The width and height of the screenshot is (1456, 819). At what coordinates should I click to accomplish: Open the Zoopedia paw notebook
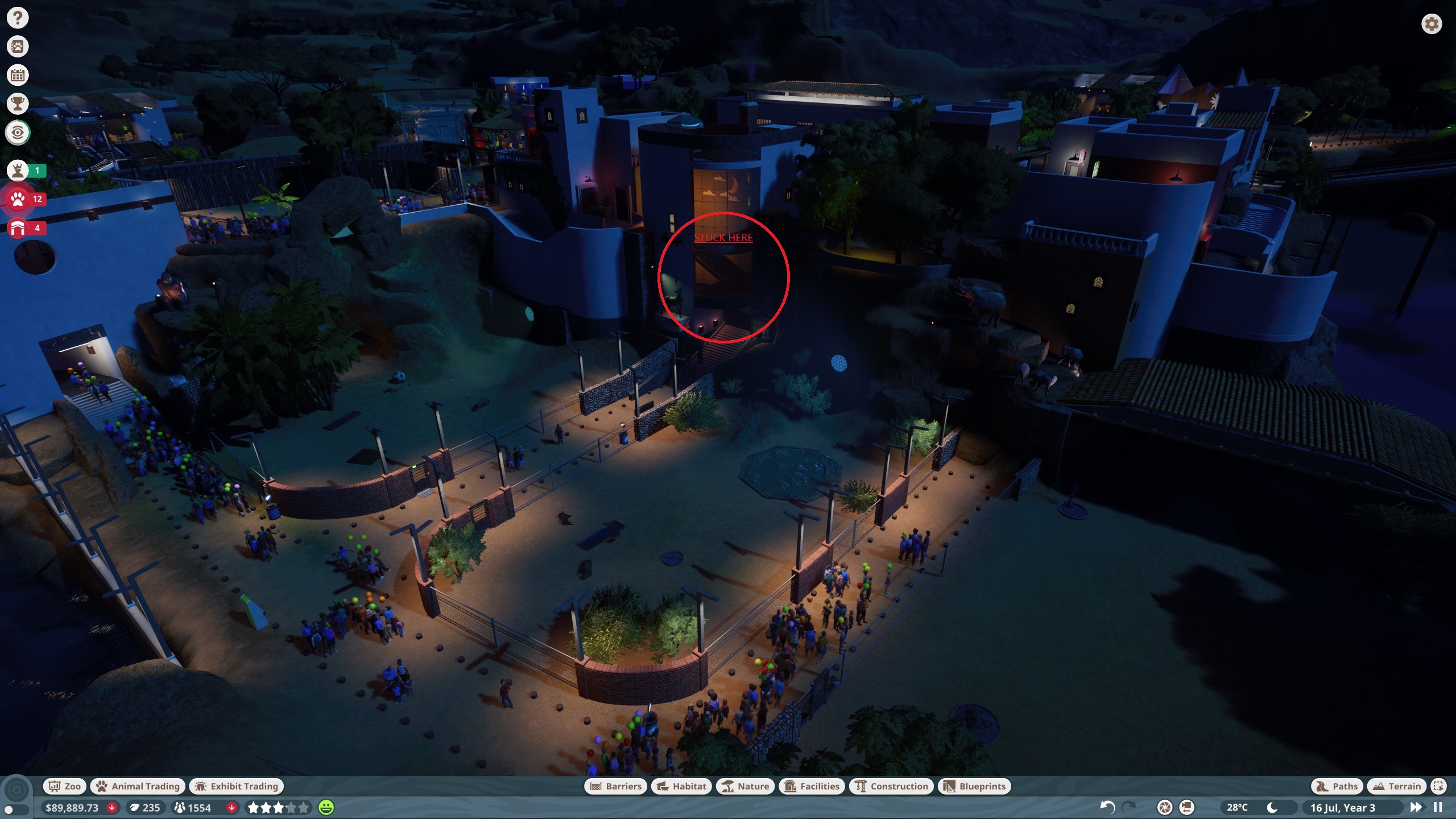point(18,47)
